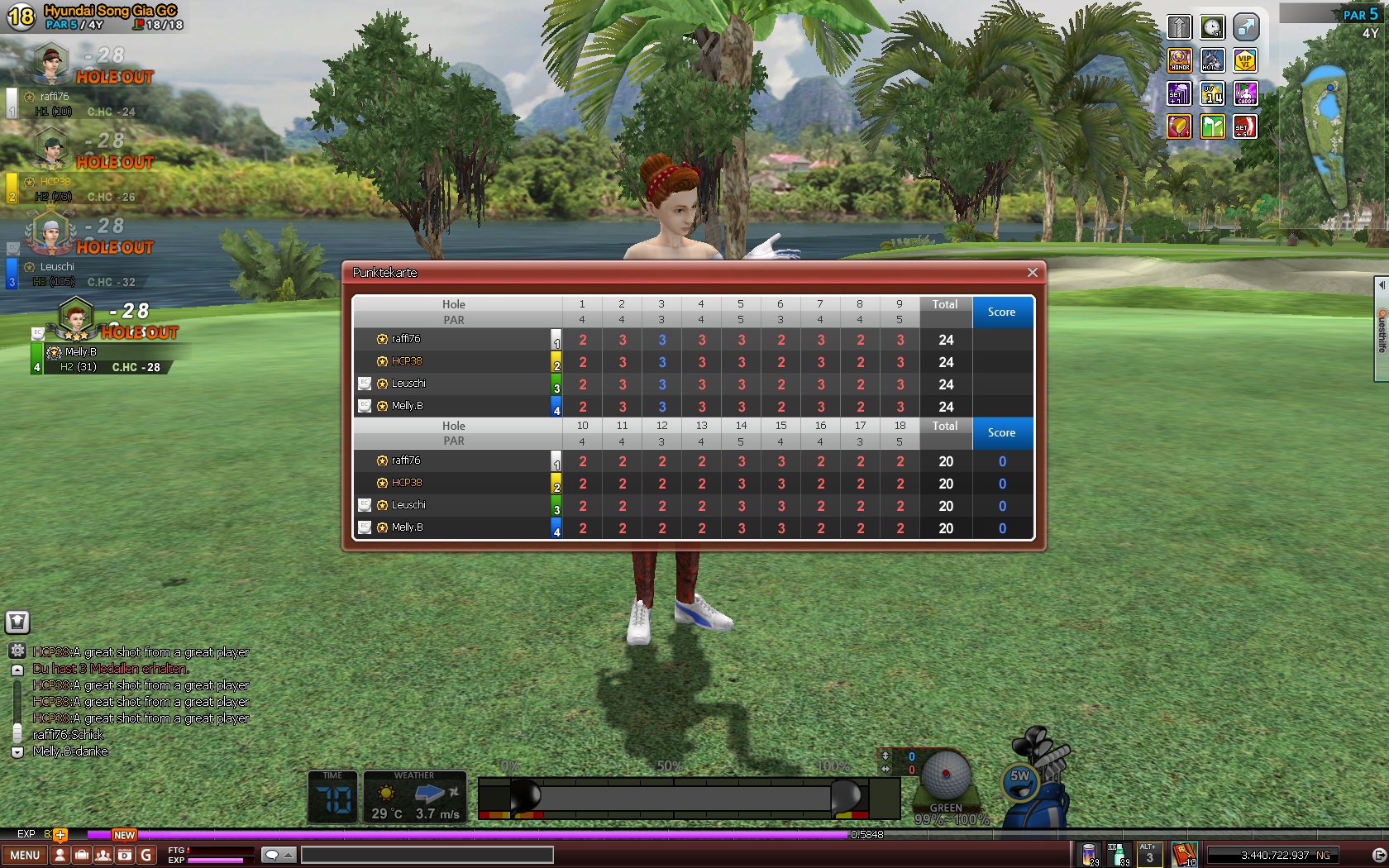1389x868 pixels.
Task: Close the Punktekarte scorecard window
Action: tap(1032, 273)
